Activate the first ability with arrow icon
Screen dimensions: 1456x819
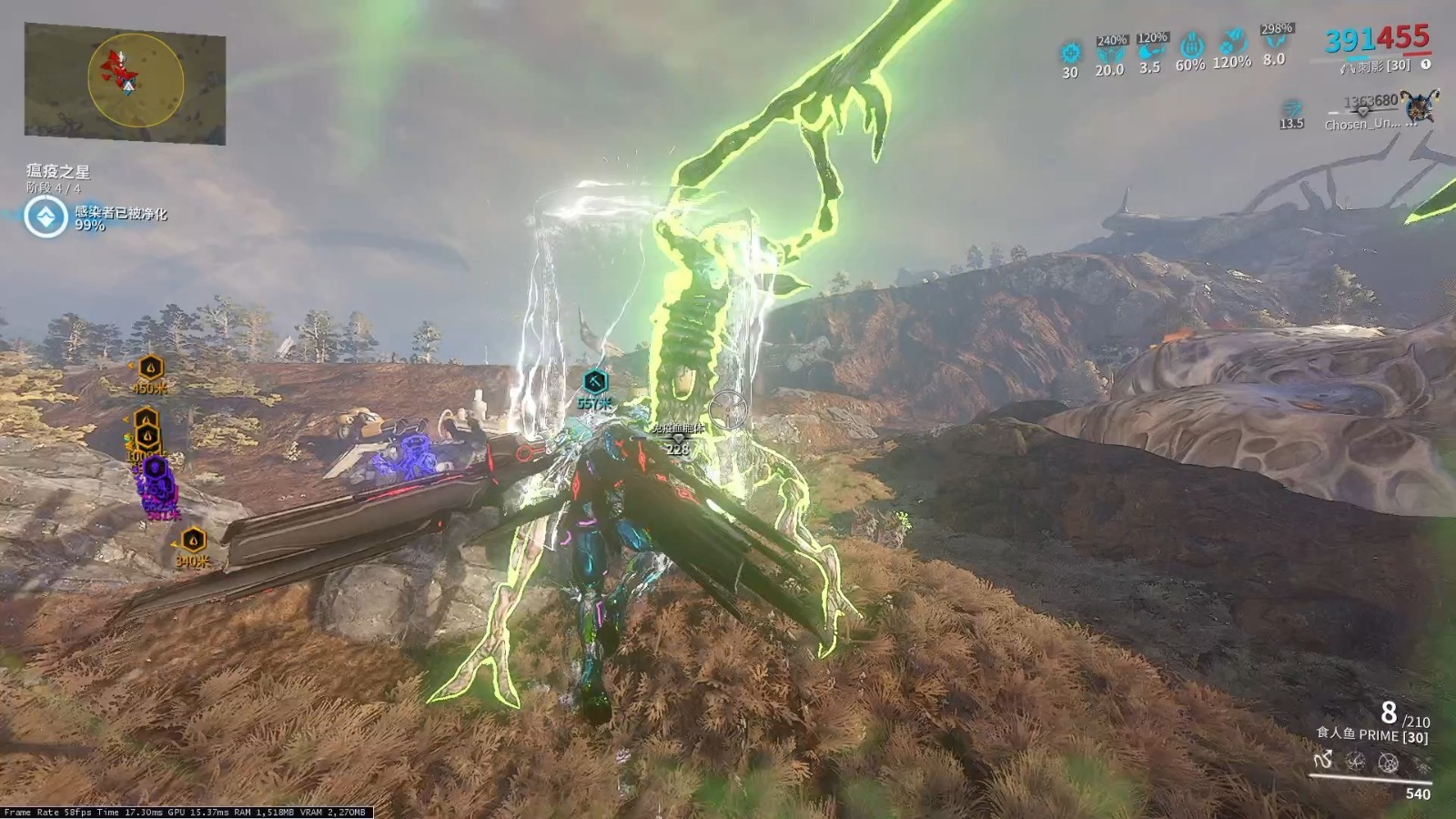[x=1324, y=760]
